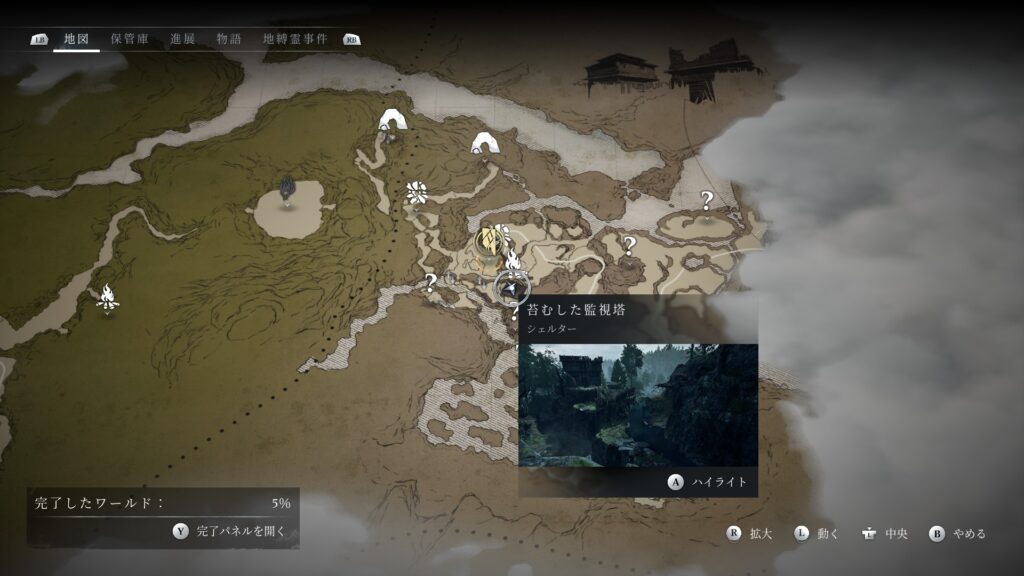
Task: Open the 苔むした監視塔 shelter preview image
Action: [x=637, y=404]
